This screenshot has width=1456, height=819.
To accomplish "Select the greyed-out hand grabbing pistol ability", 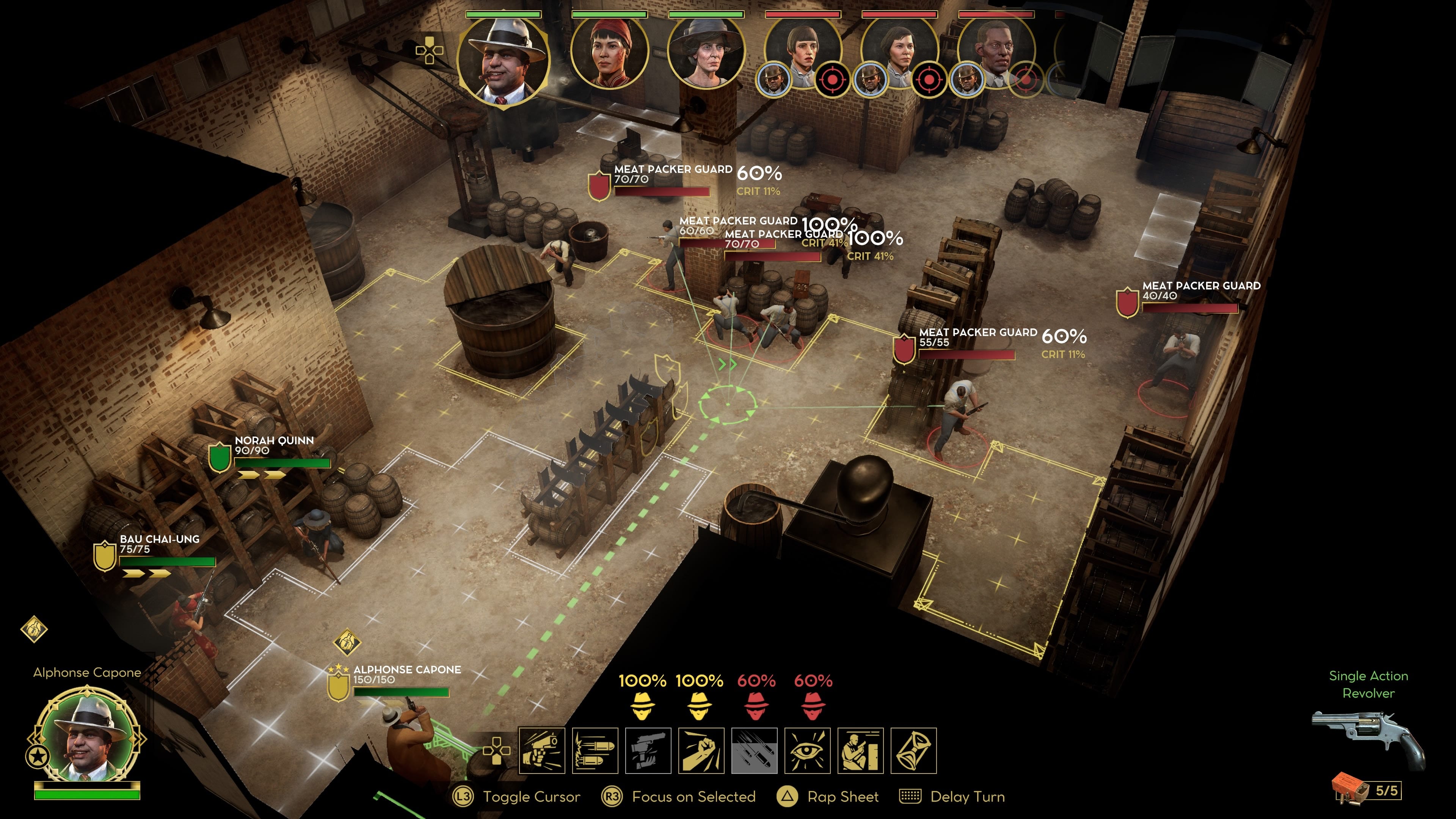I will click(x=648, y=751).
